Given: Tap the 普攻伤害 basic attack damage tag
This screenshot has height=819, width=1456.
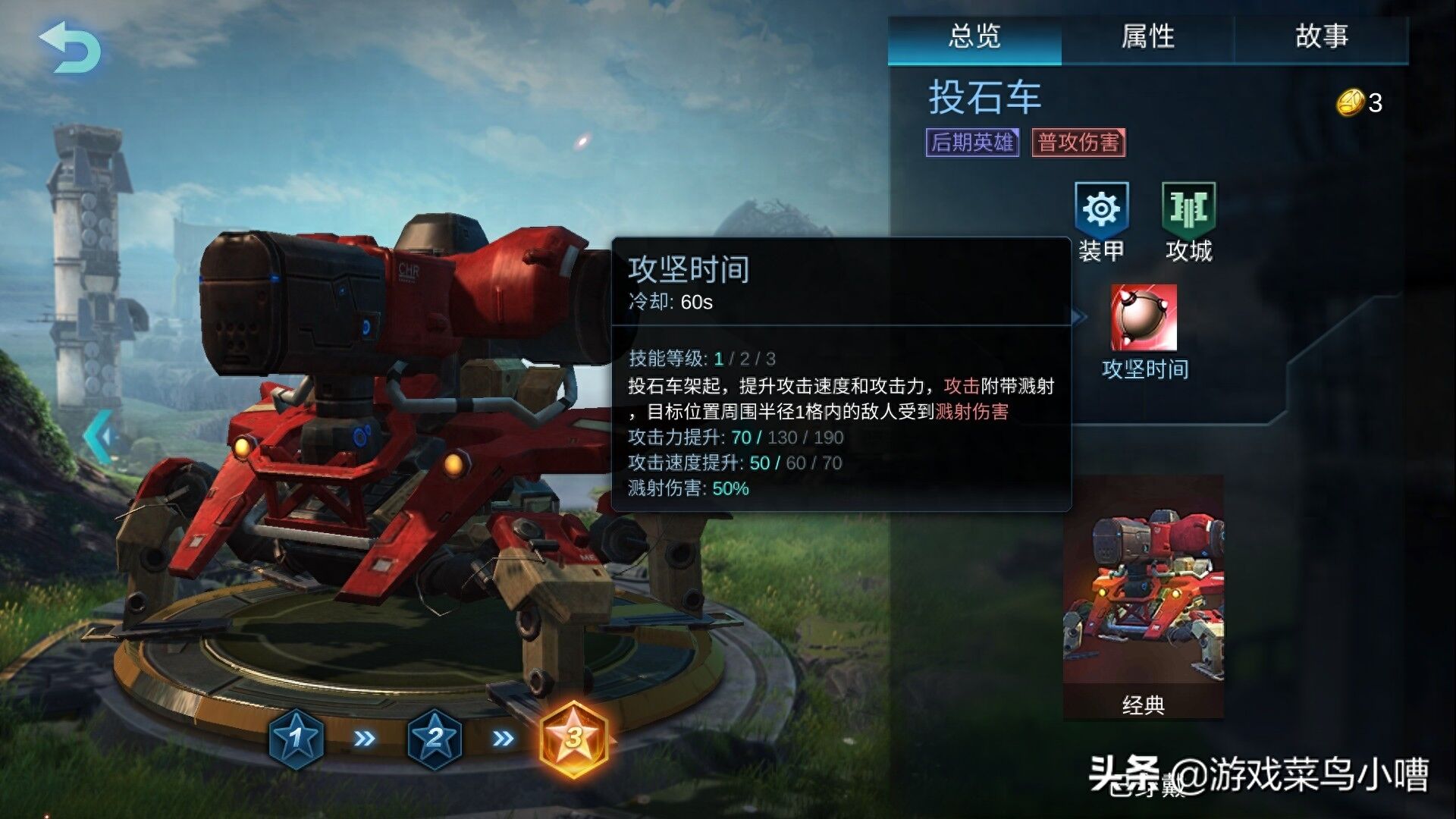Looking at the screenshot, I should click(1078, 142).
